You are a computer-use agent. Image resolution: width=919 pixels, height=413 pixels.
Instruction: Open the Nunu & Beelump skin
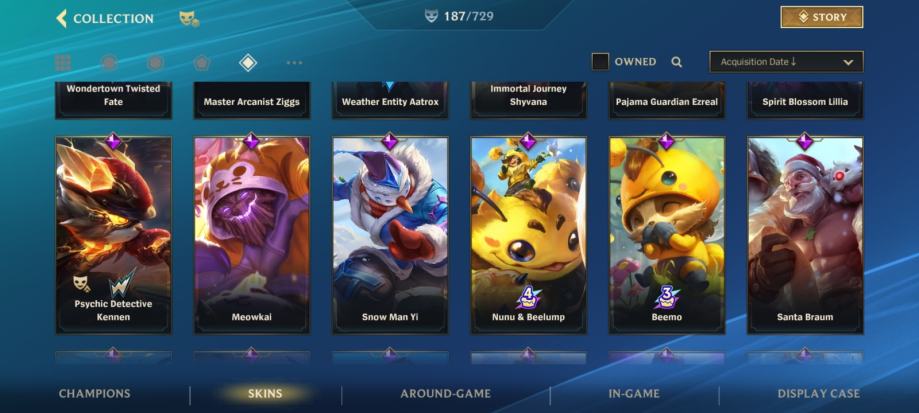[x=528, y=235]
